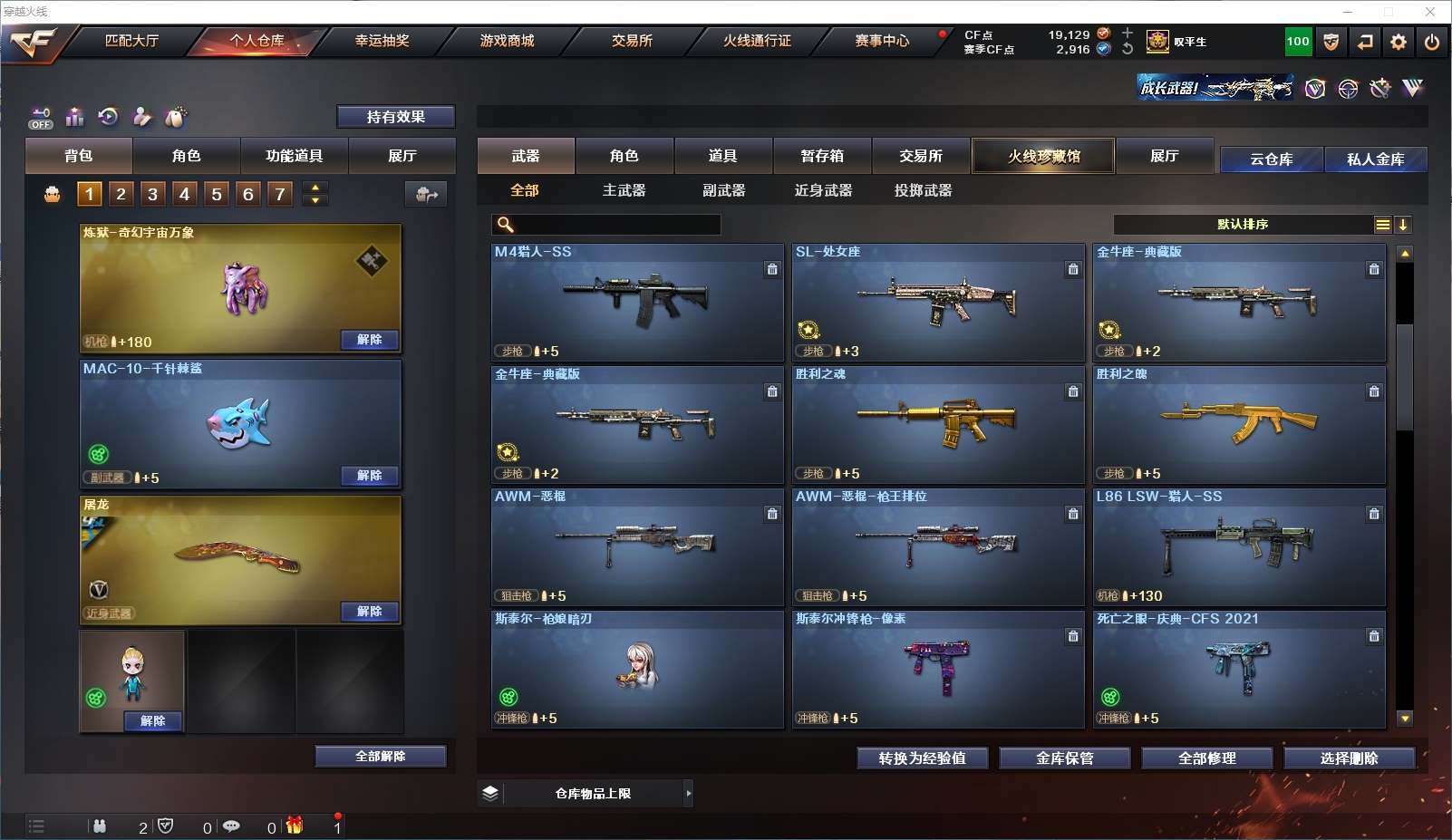Viewport: 1452px width, 840px height.
Task: Switch to the 交易所 top menu
Action: [632, 41]
